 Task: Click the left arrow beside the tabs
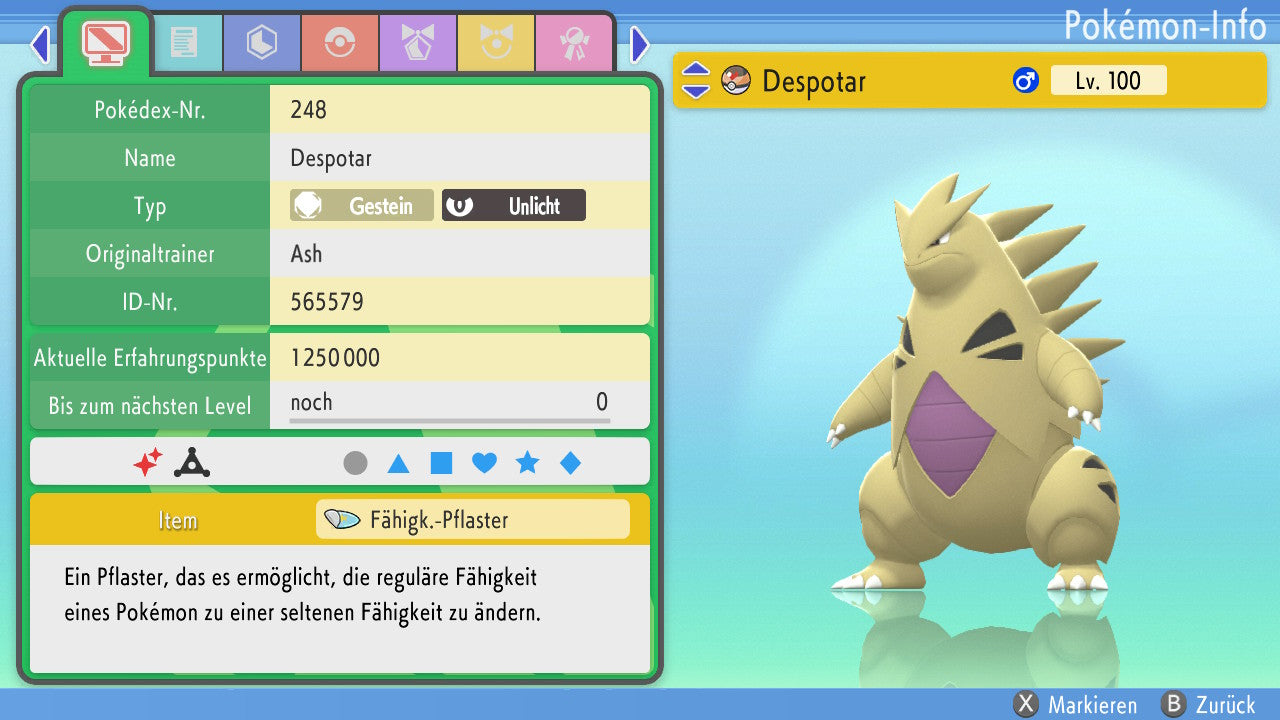[40, 44]
